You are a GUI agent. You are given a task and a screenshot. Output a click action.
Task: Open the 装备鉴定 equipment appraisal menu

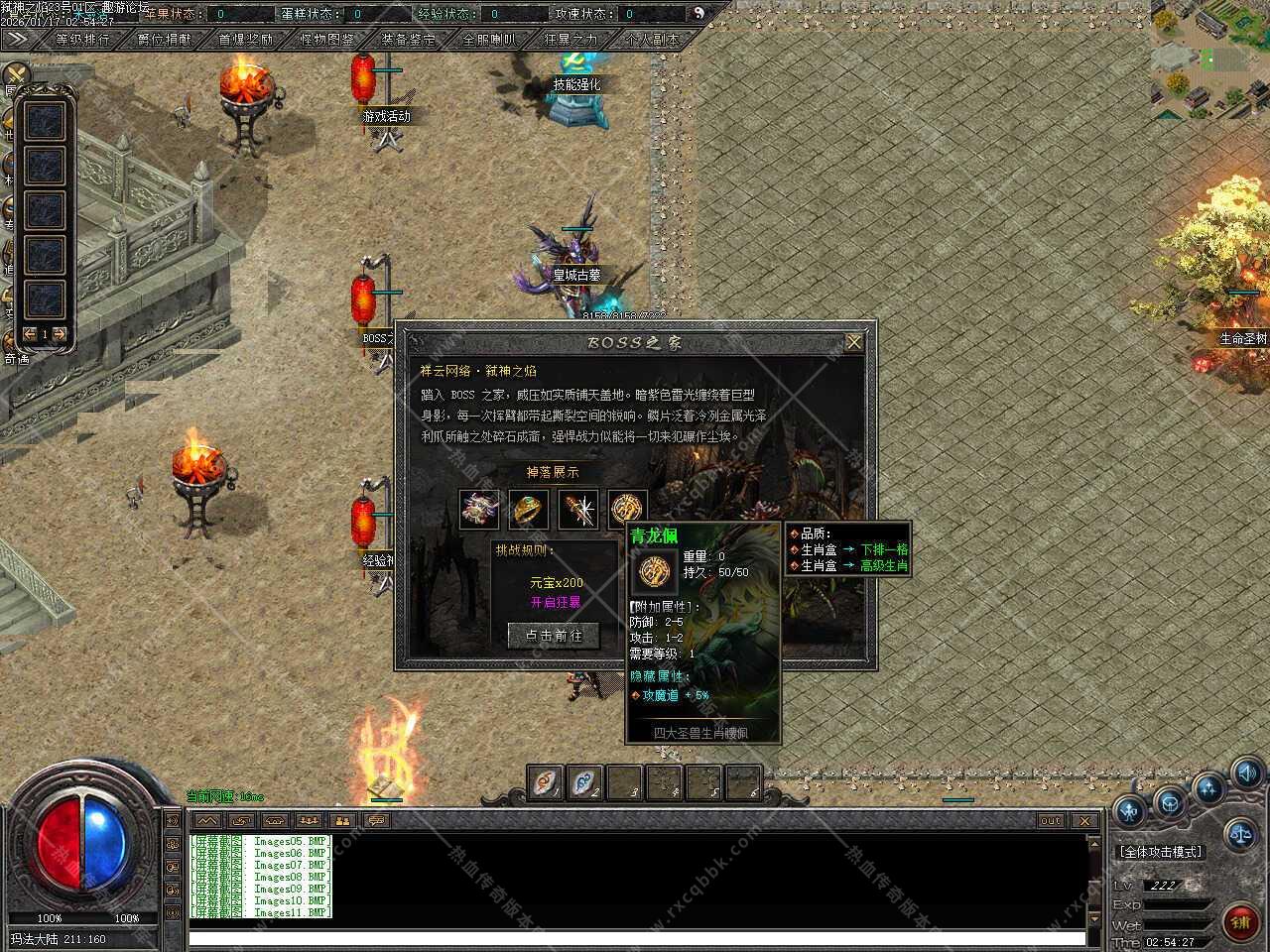pyautogui.click(x=408, y=40)
